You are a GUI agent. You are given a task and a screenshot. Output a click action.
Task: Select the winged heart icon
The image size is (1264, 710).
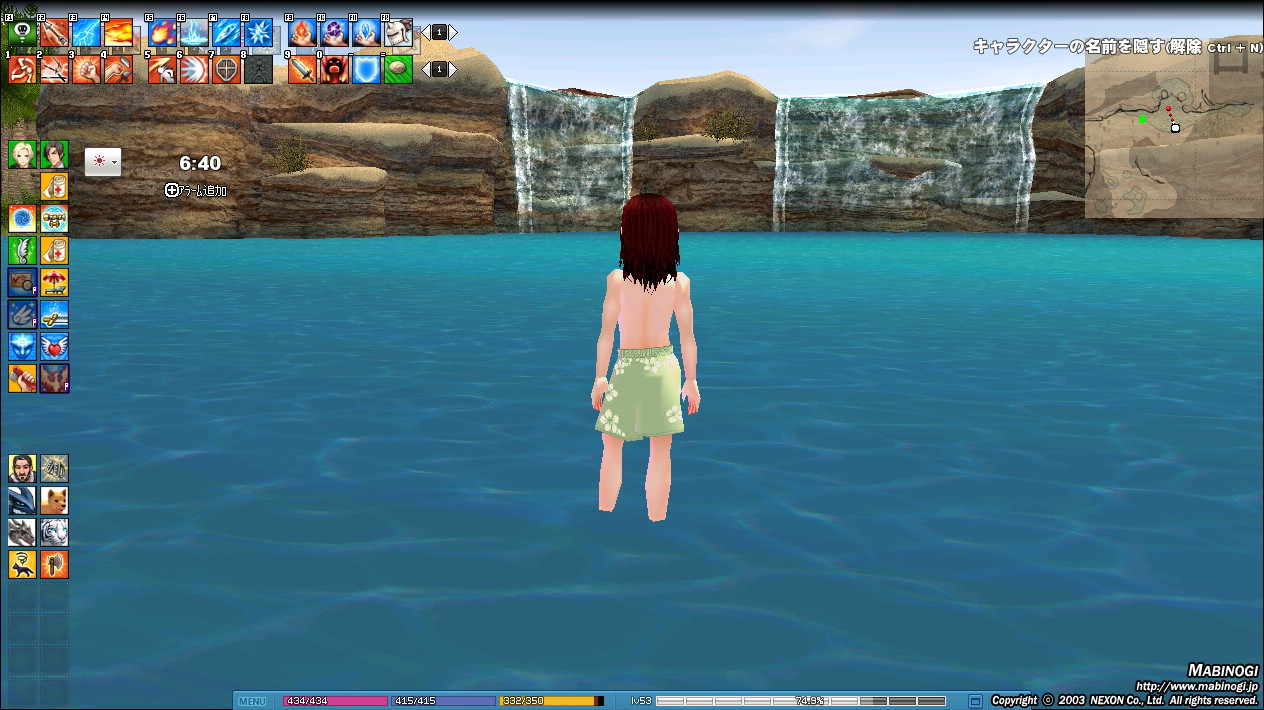click(x=54, y=346)
